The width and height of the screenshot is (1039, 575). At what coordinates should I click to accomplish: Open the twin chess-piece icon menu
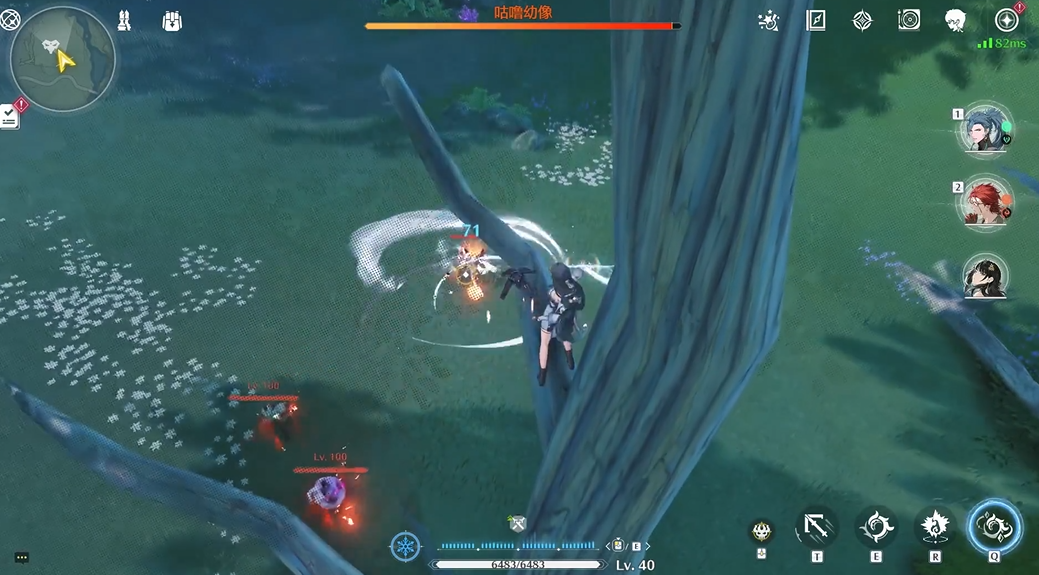pos(124,21)
